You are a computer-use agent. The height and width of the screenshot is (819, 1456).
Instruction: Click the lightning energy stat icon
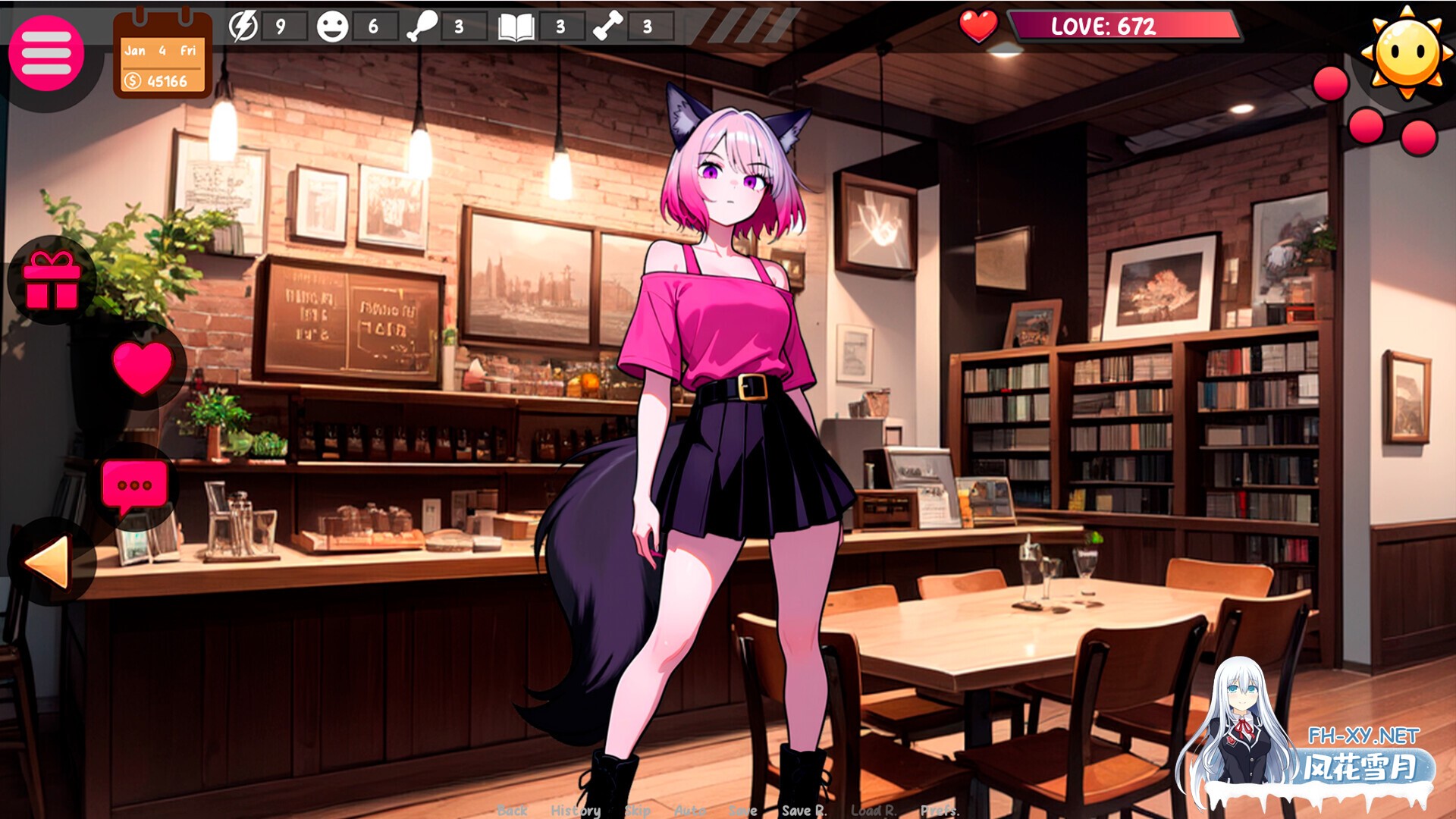[244, 25]
